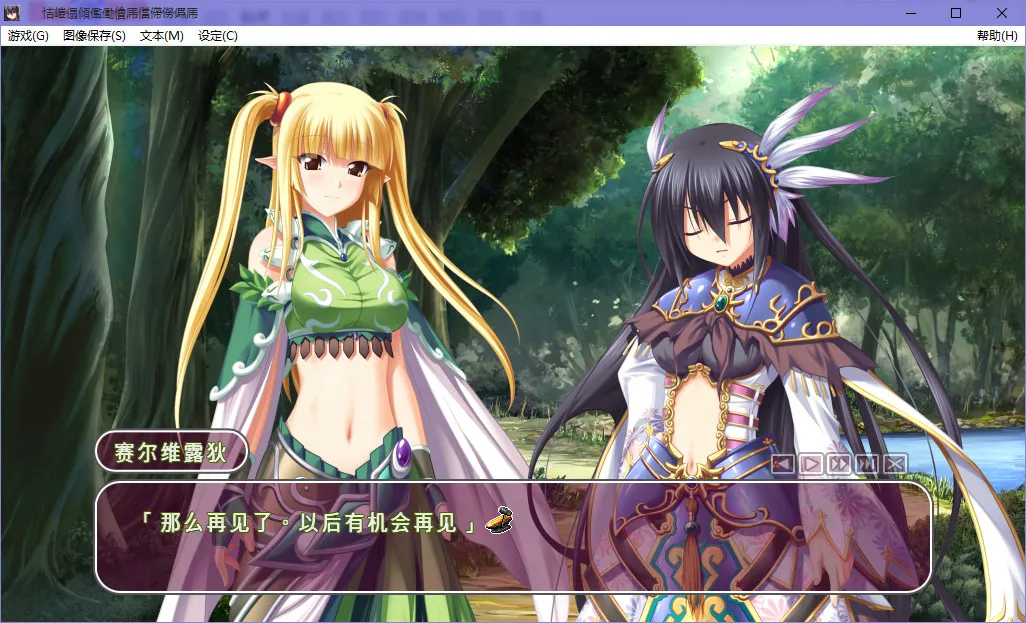This screenshot has width=1026, height=623.
Task: Close the game window
Action: (x=1002, y=13)
